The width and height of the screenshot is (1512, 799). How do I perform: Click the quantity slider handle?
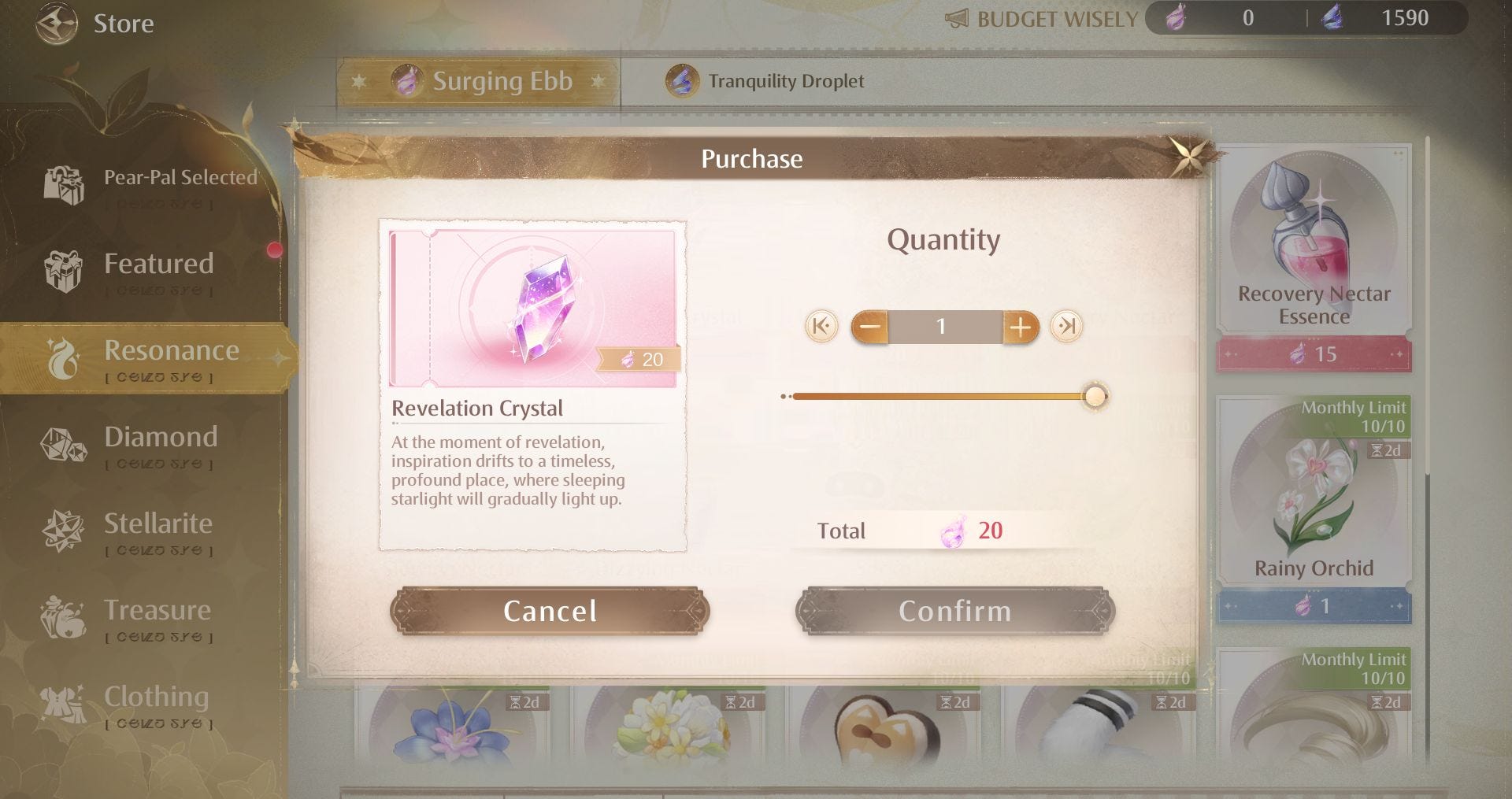coord(1095,396)
